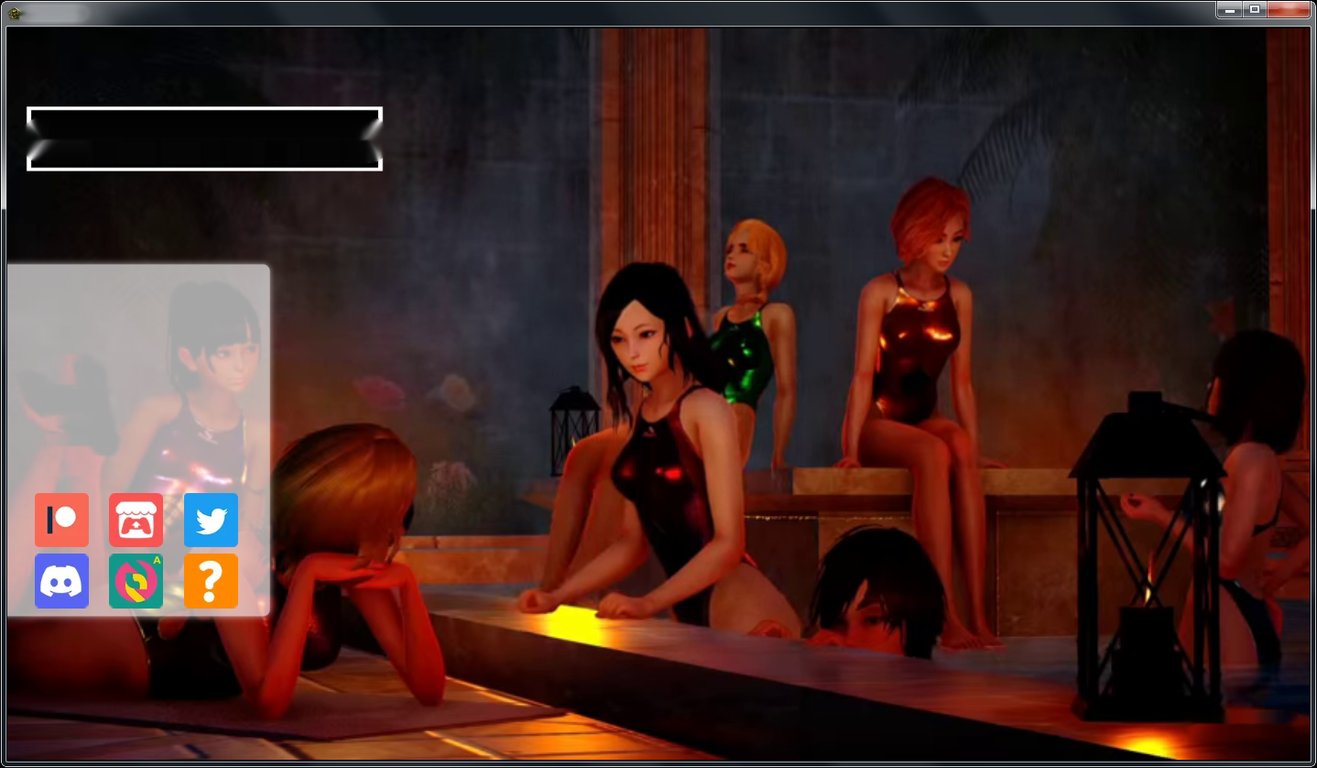
Task: Close the game window
Action: point(1288,9)
